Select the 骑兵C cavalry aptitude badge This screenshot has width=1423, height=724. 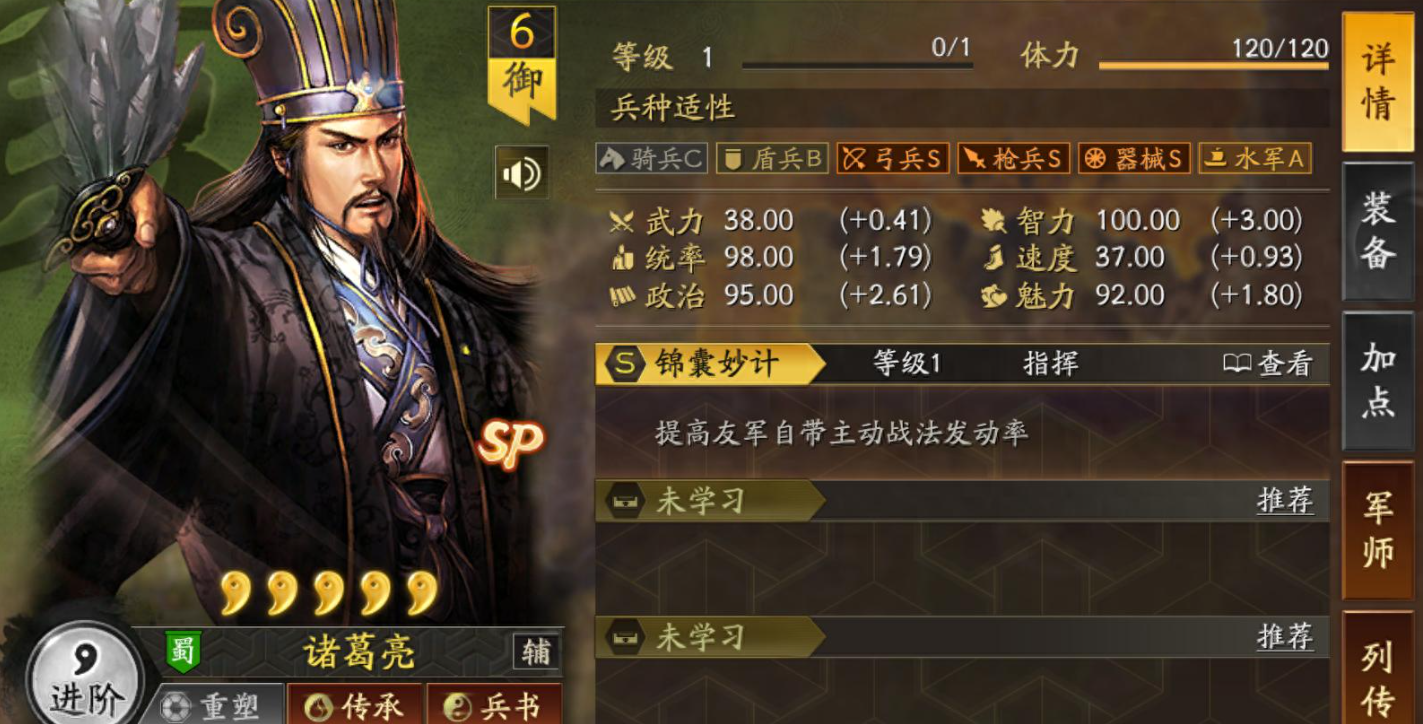[651, 158]
